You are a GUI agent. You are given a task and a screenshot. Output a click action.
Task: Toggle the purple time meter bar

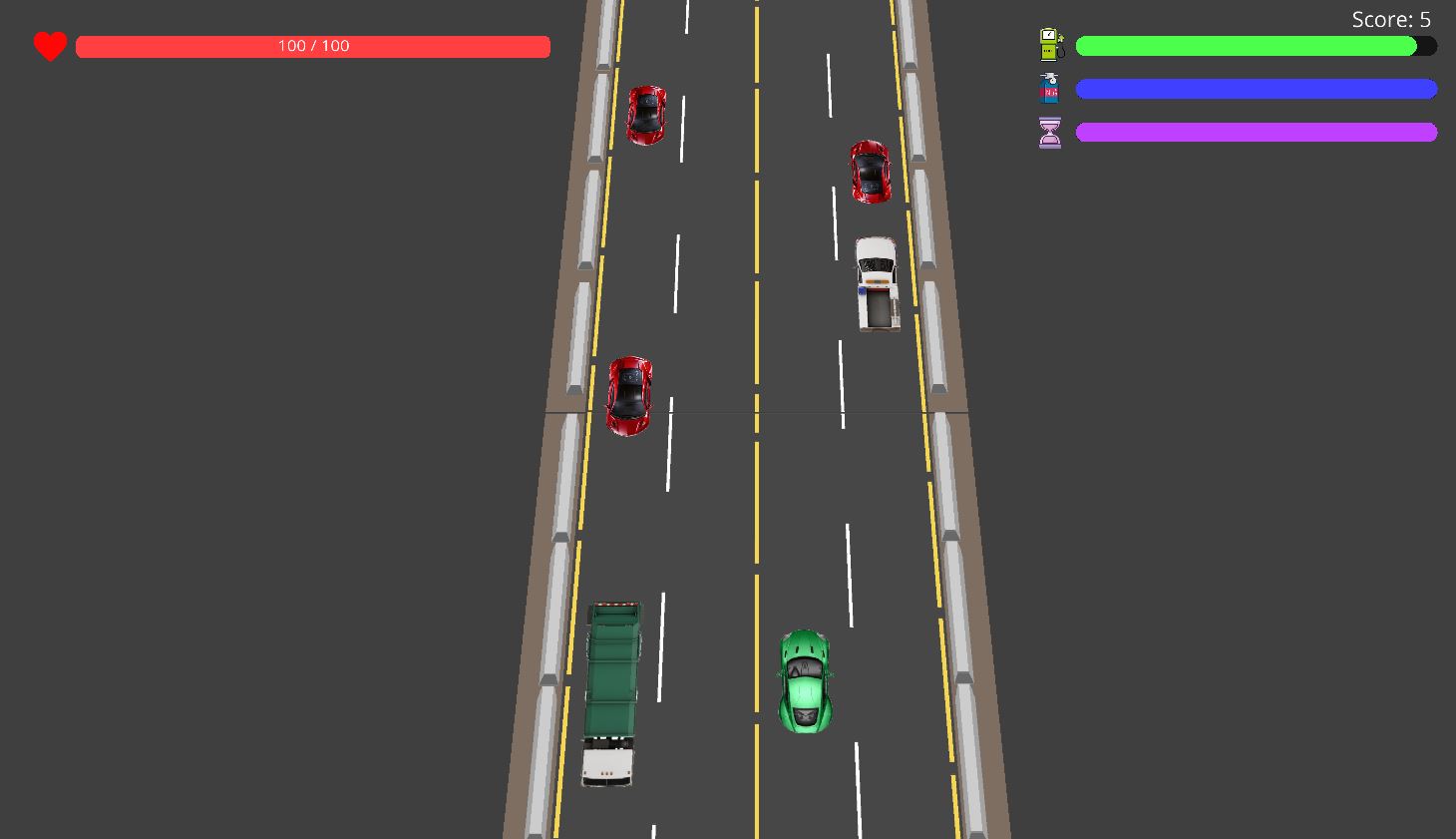click(1256, 131)
